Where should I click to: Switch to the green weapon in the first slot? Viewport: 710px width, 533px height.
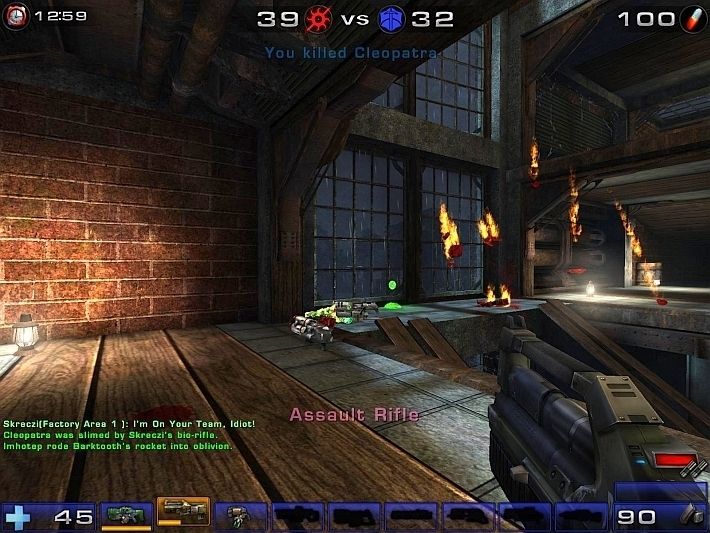(x=126, y=515)
